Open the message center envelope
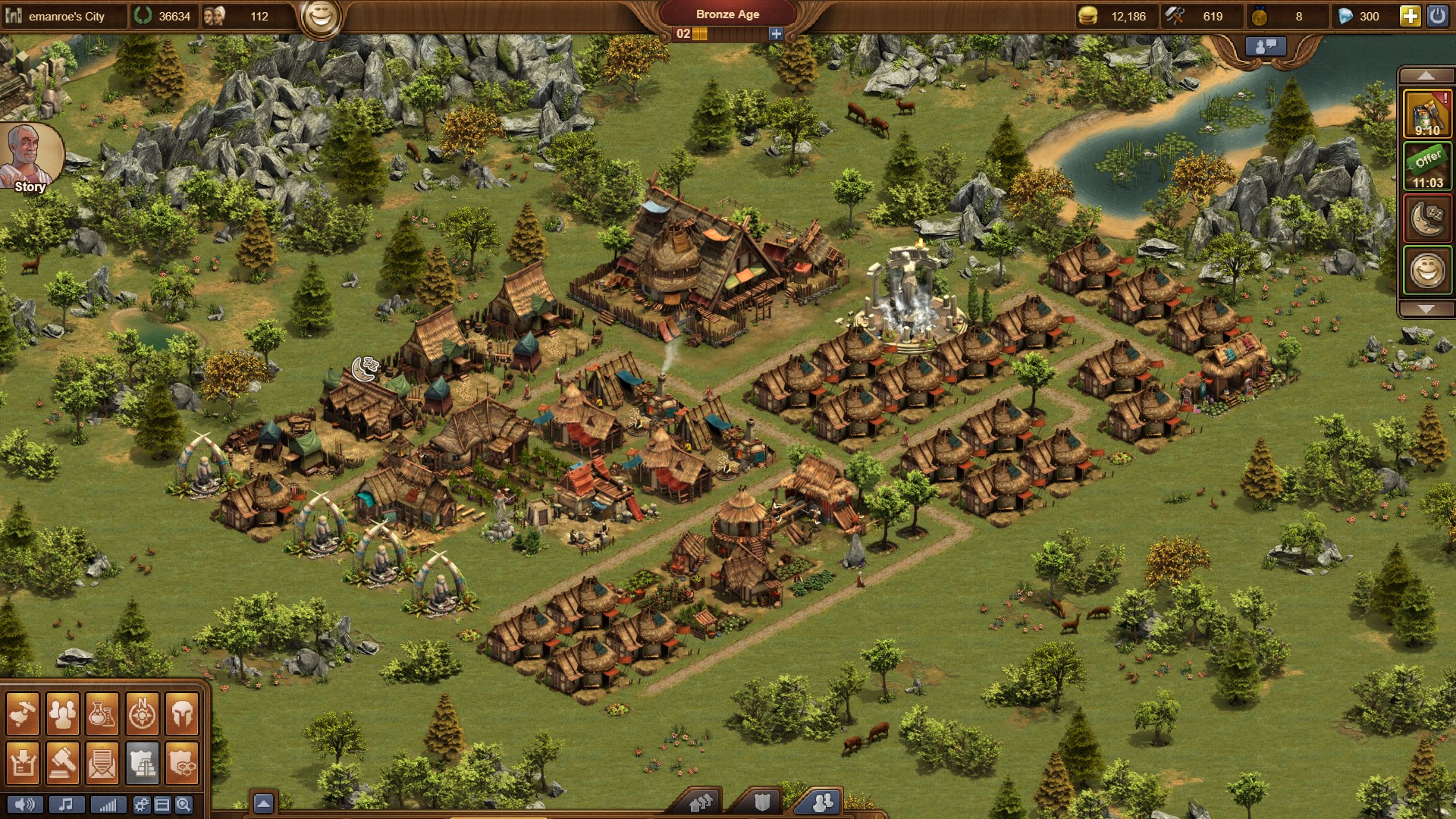This screenshot has height=819, width=1456. (102, 761)
